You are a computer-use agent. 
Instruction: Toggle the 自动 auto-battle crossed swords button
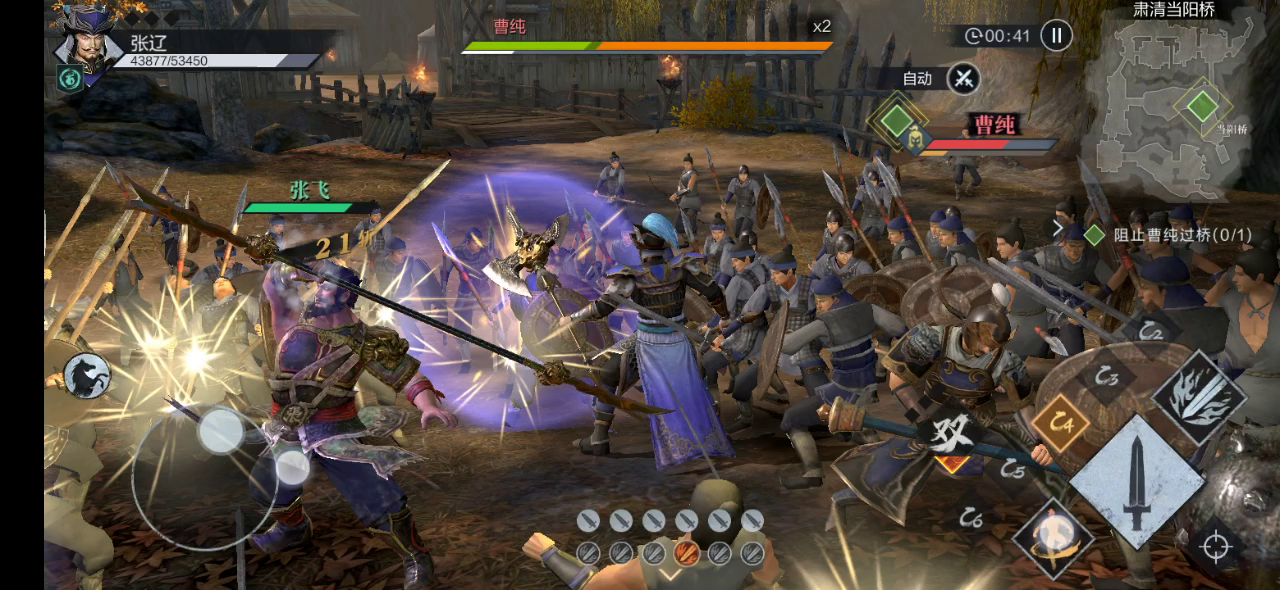pos(964,78)
